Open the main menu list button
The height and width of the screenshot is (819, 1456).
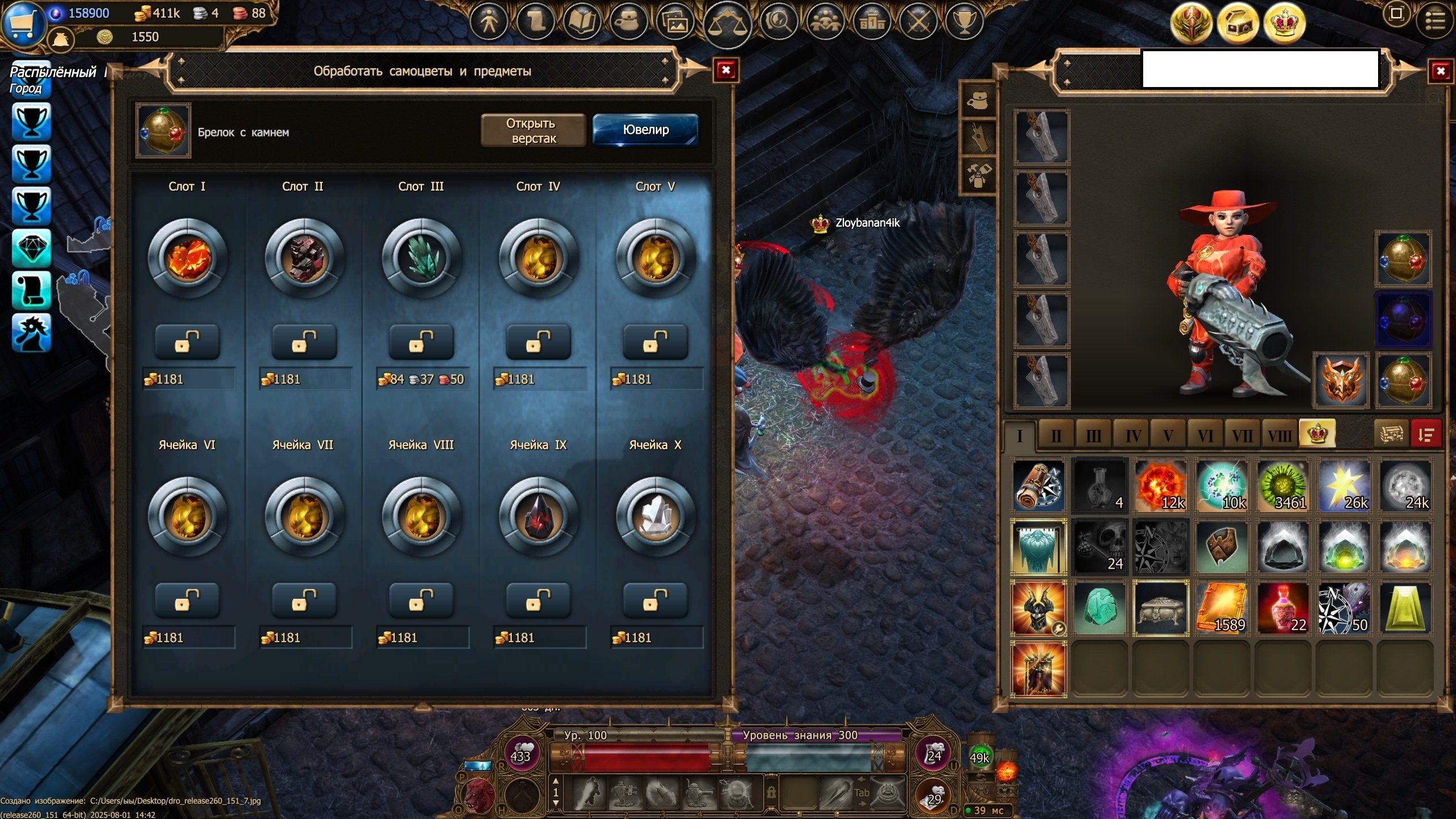tap(1435, 22)
